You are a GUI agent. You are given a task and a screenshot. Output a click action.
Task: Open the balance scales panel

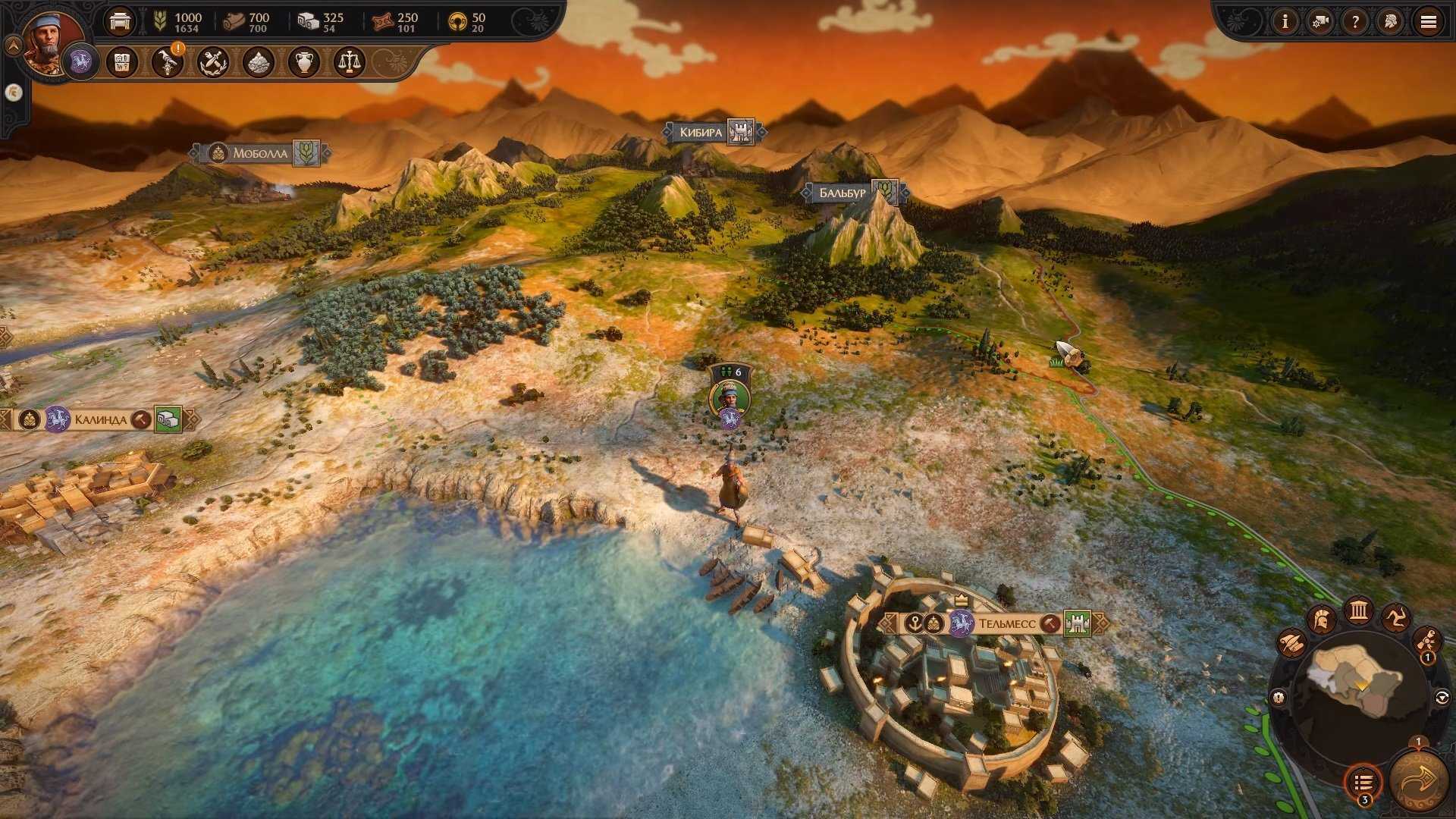click(349, 62)
